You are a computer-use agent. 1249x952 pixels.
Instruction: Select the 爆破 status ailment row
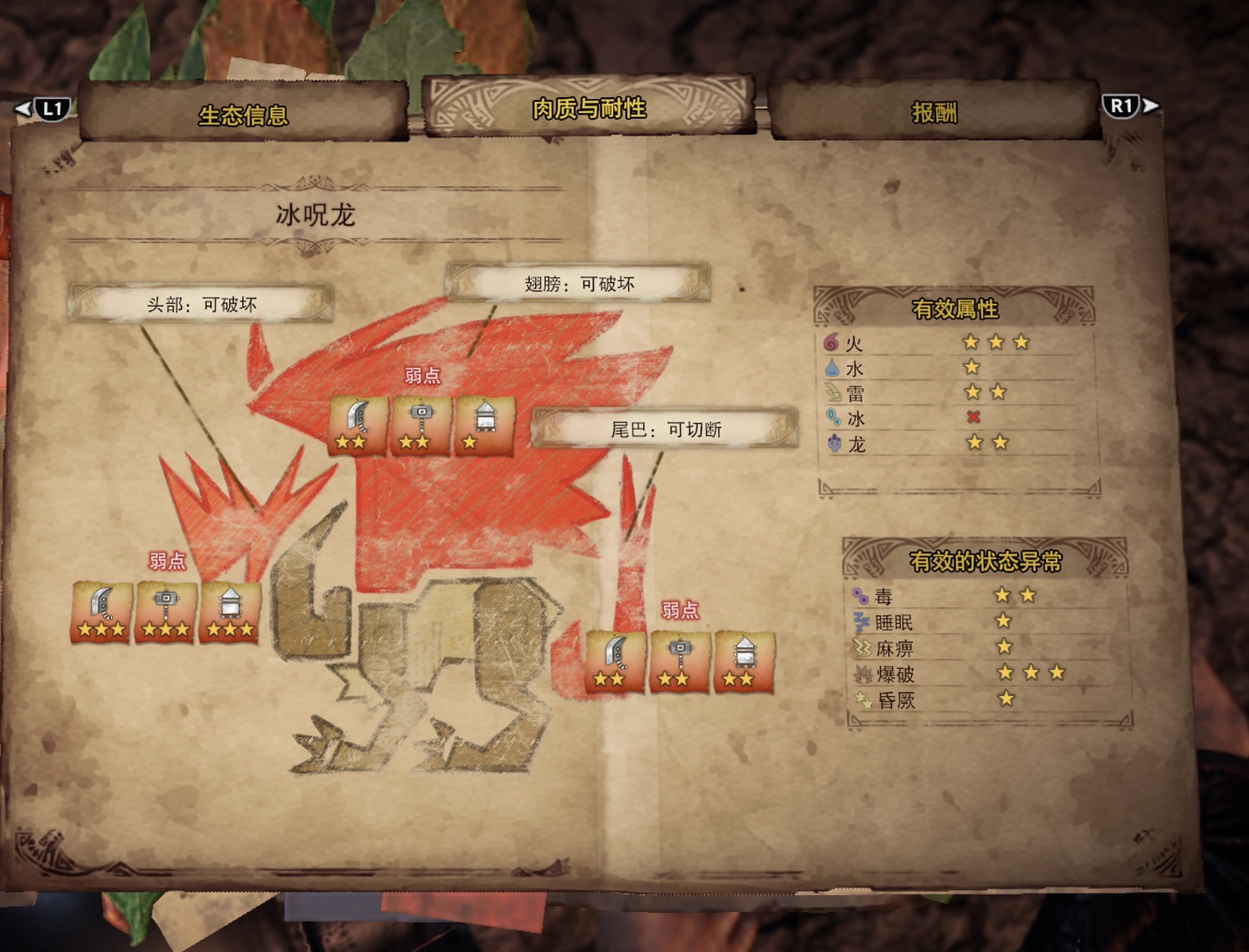tap(986, 674)
